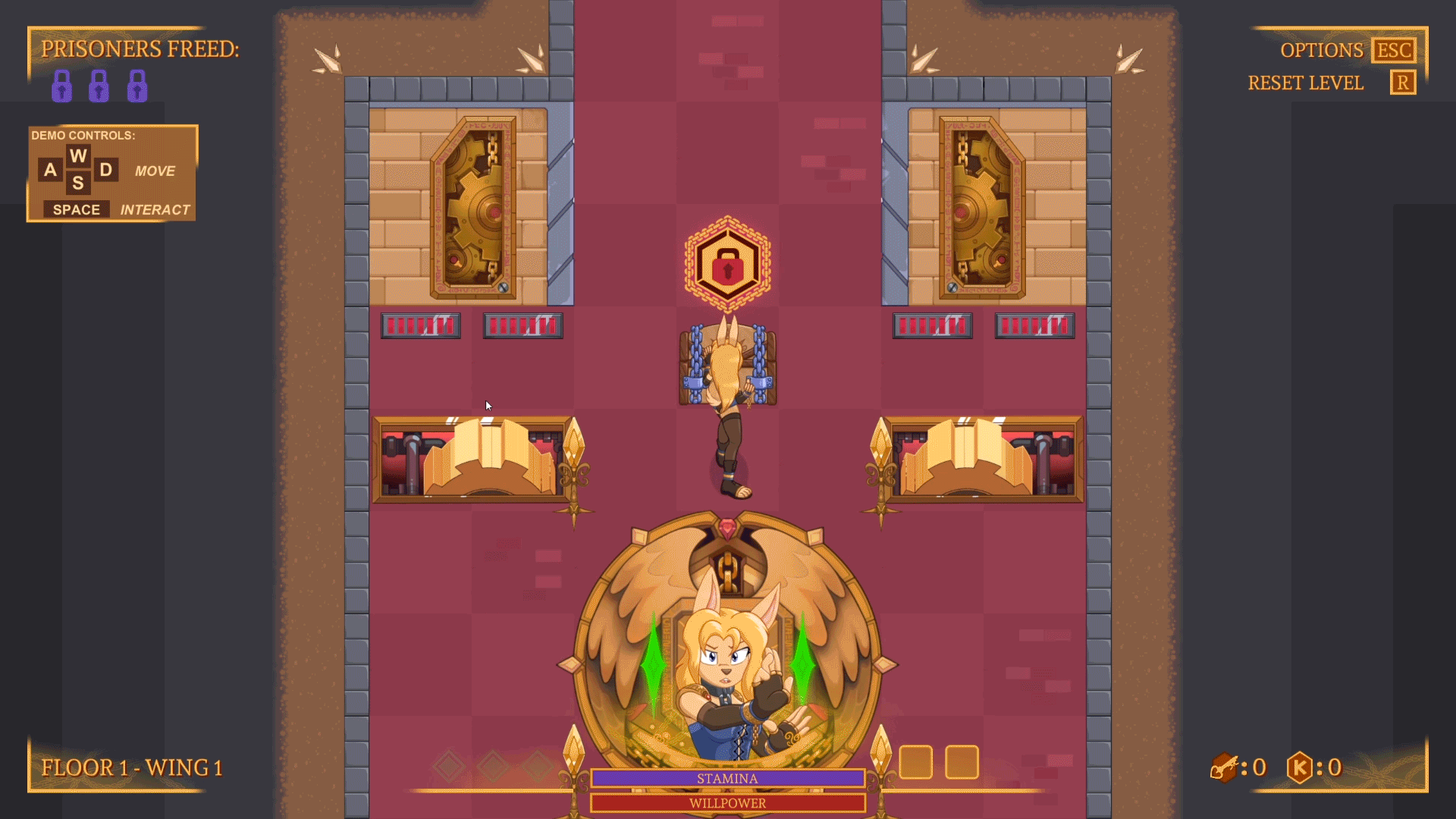Open the first empty item slot near the portrait
Viewport: 1456px width, 819px height.
(x=916, y=761)
